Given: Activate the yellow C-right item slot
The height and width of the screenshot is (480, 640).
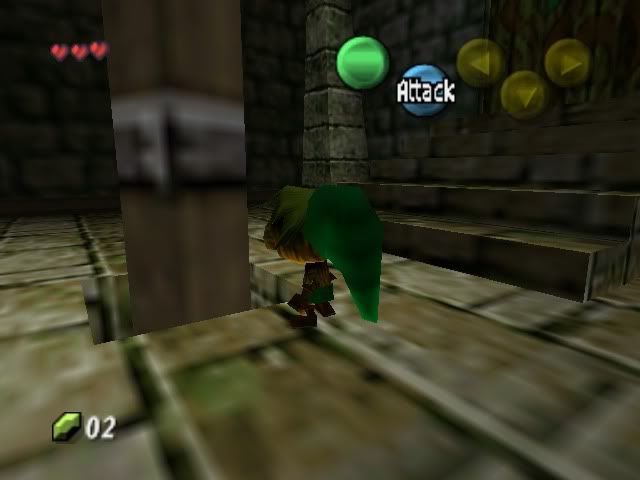Looking at the screenshot, I should [x=567, y=62].
